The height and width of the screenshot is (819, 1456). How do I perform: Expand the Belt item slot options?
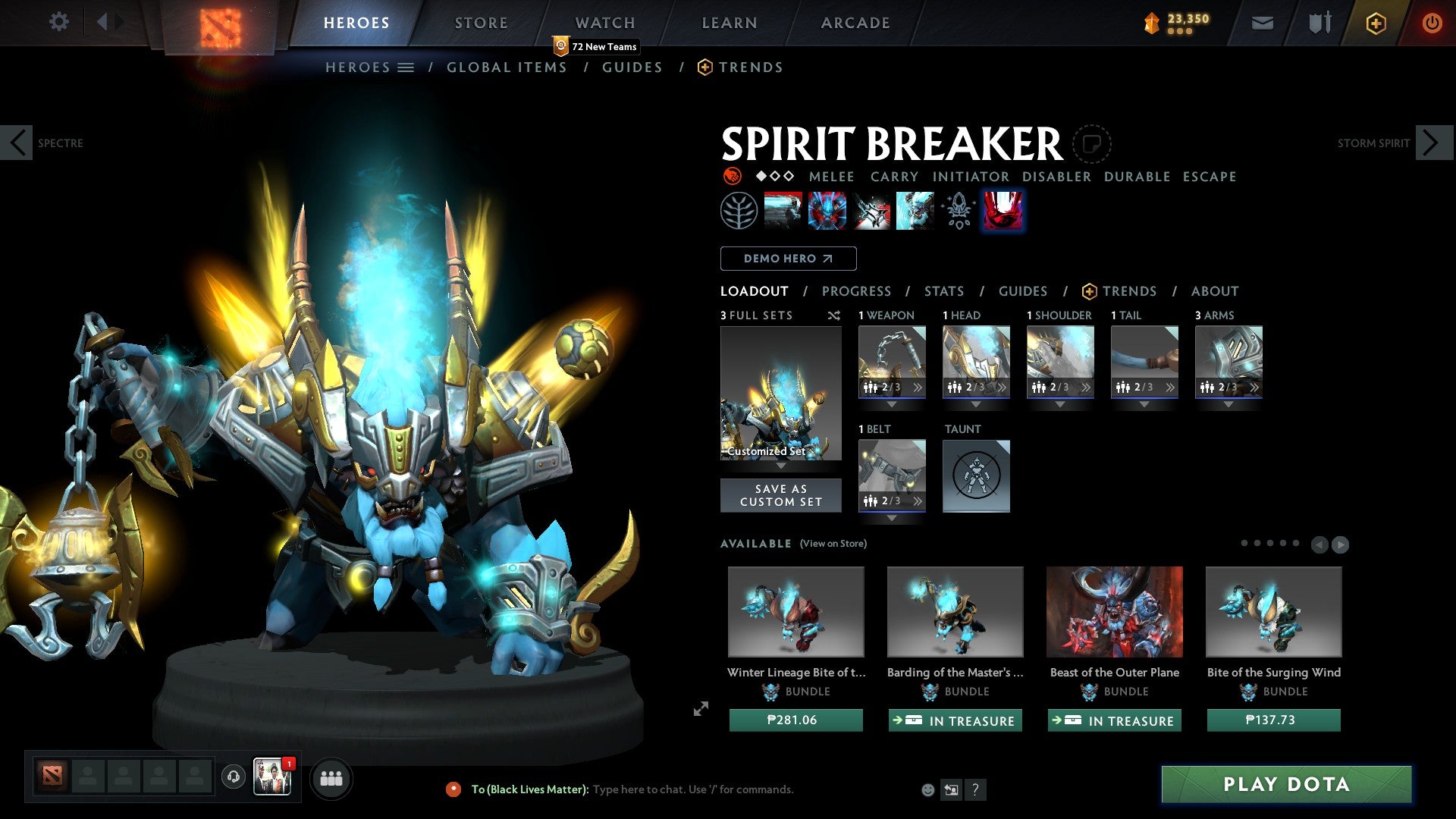918,500
